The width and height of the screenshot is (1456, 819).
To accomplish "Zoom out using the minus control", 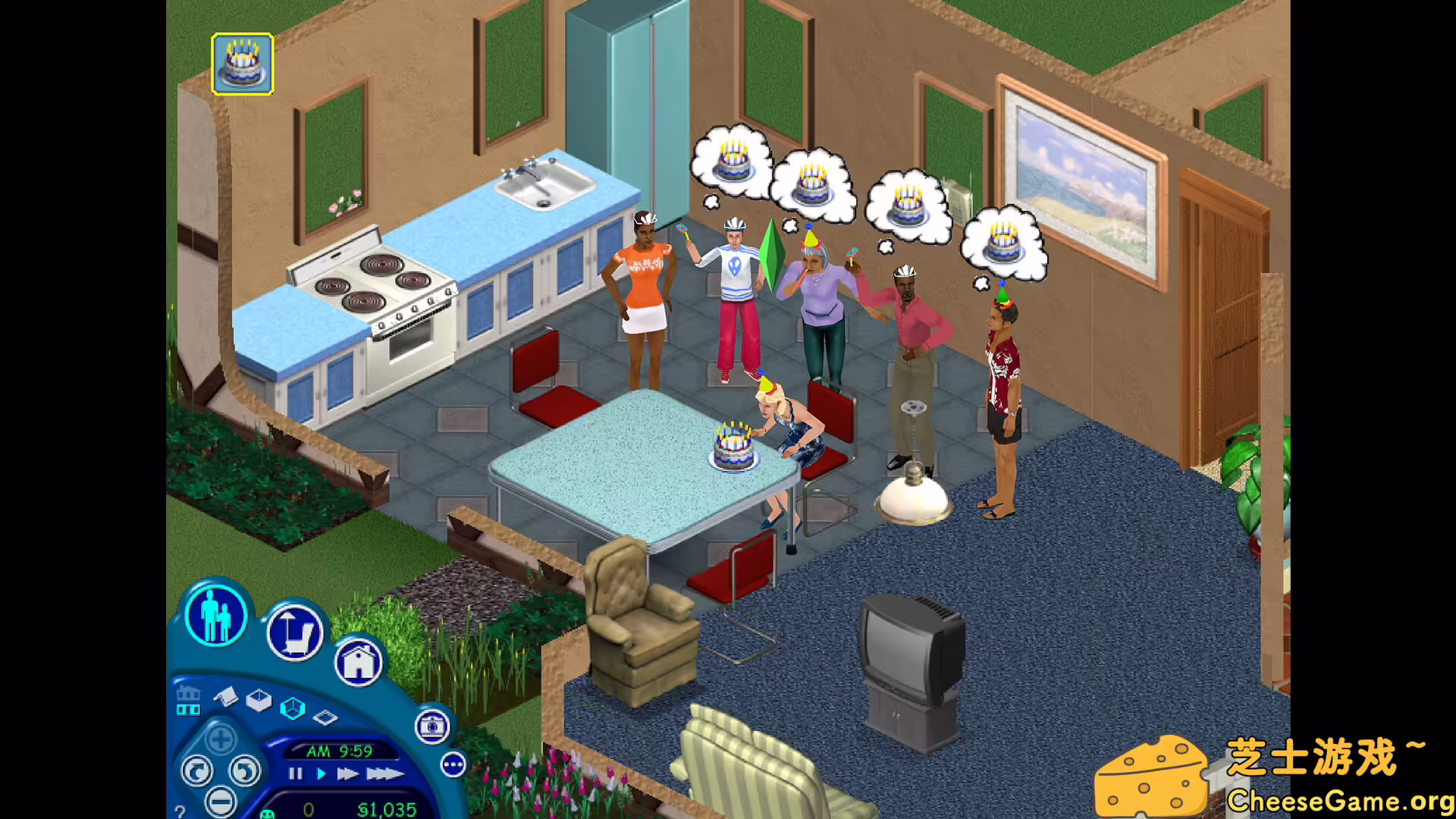I will pyautogui.click(x=220, y=801).
